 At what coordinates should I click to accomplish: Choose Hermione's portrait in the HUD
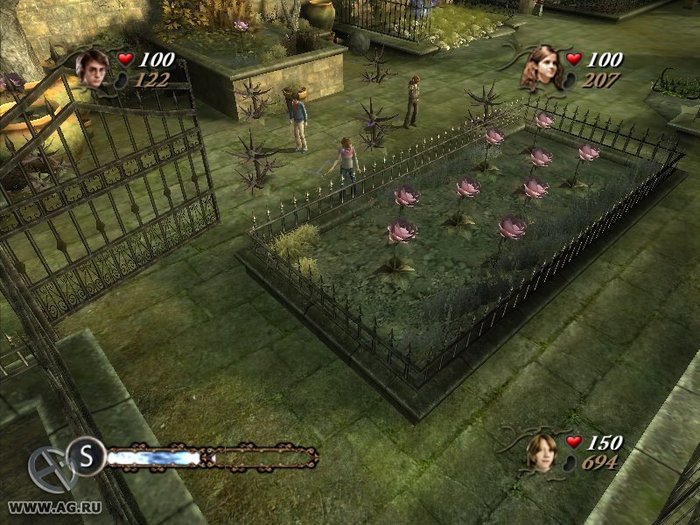tap(542, 67)
